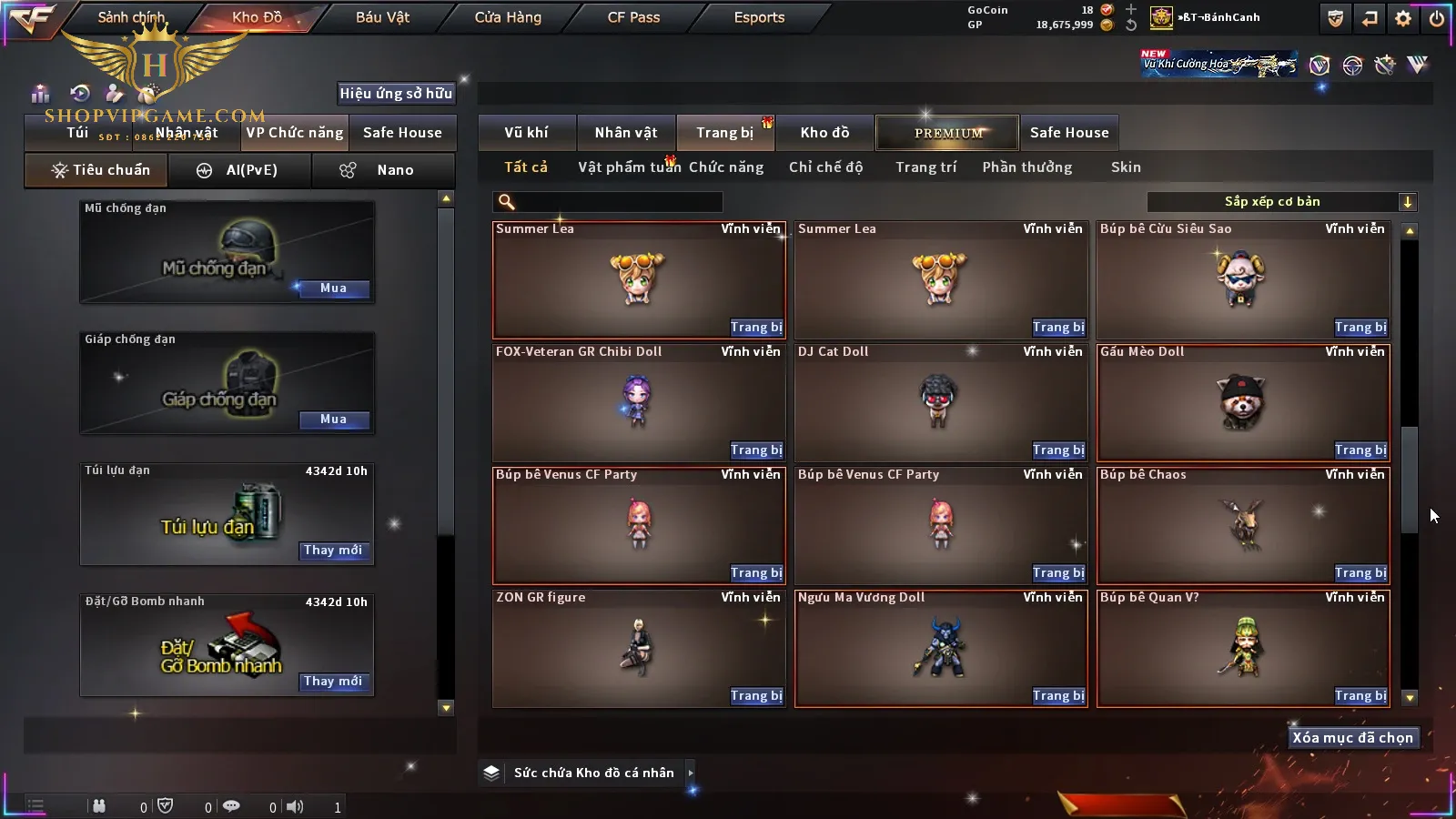Select the PREMIUM tab
The width and height of the screenshot is (1456, 819).
[947, 133]
